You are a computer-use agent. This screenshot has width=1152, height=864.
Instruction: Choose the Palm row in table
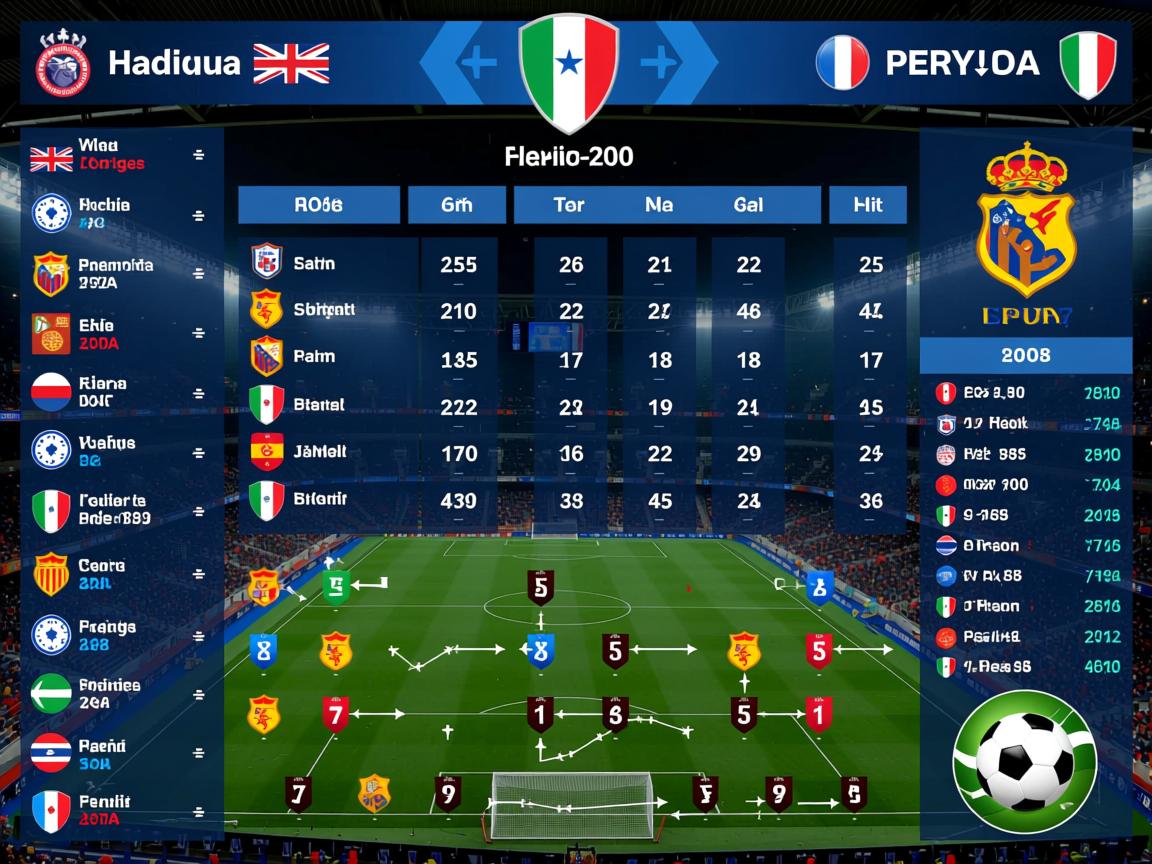314,357
